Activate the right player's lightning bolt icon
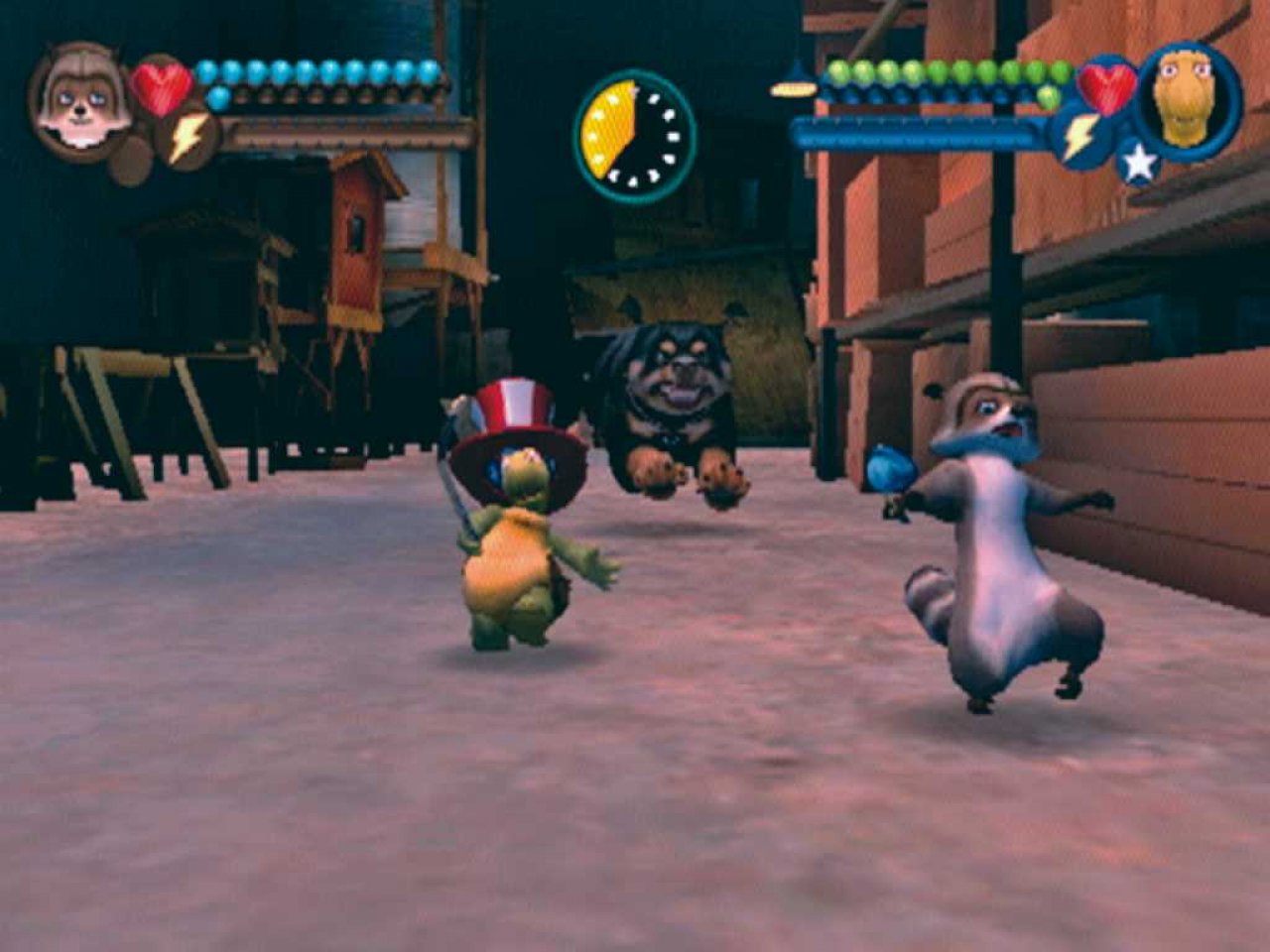1270x952 pixels. [x=1080, y=138]
